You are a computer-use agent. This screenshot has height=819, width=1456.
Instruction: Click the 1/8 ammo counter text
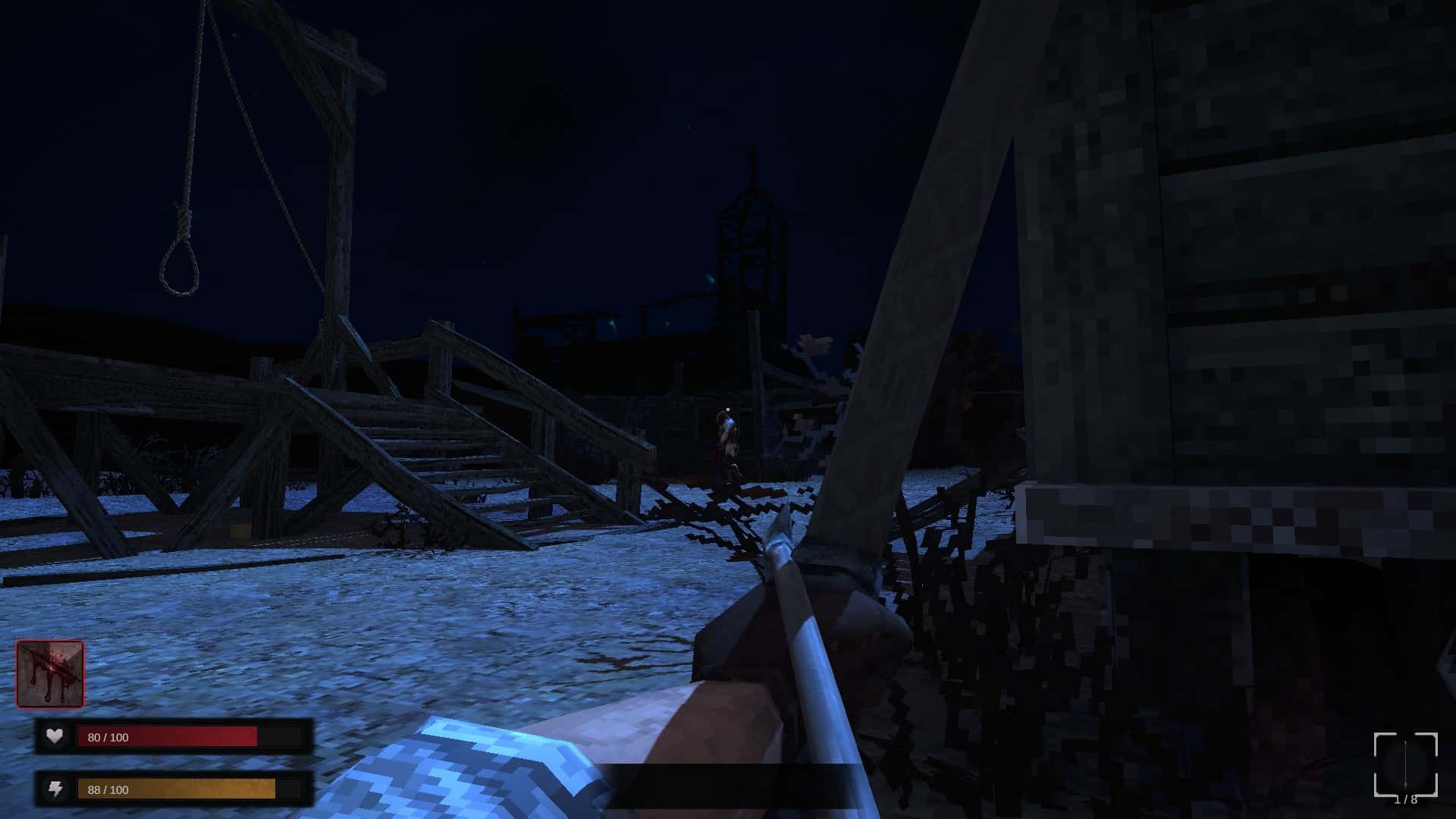[x=1407, y=800]
